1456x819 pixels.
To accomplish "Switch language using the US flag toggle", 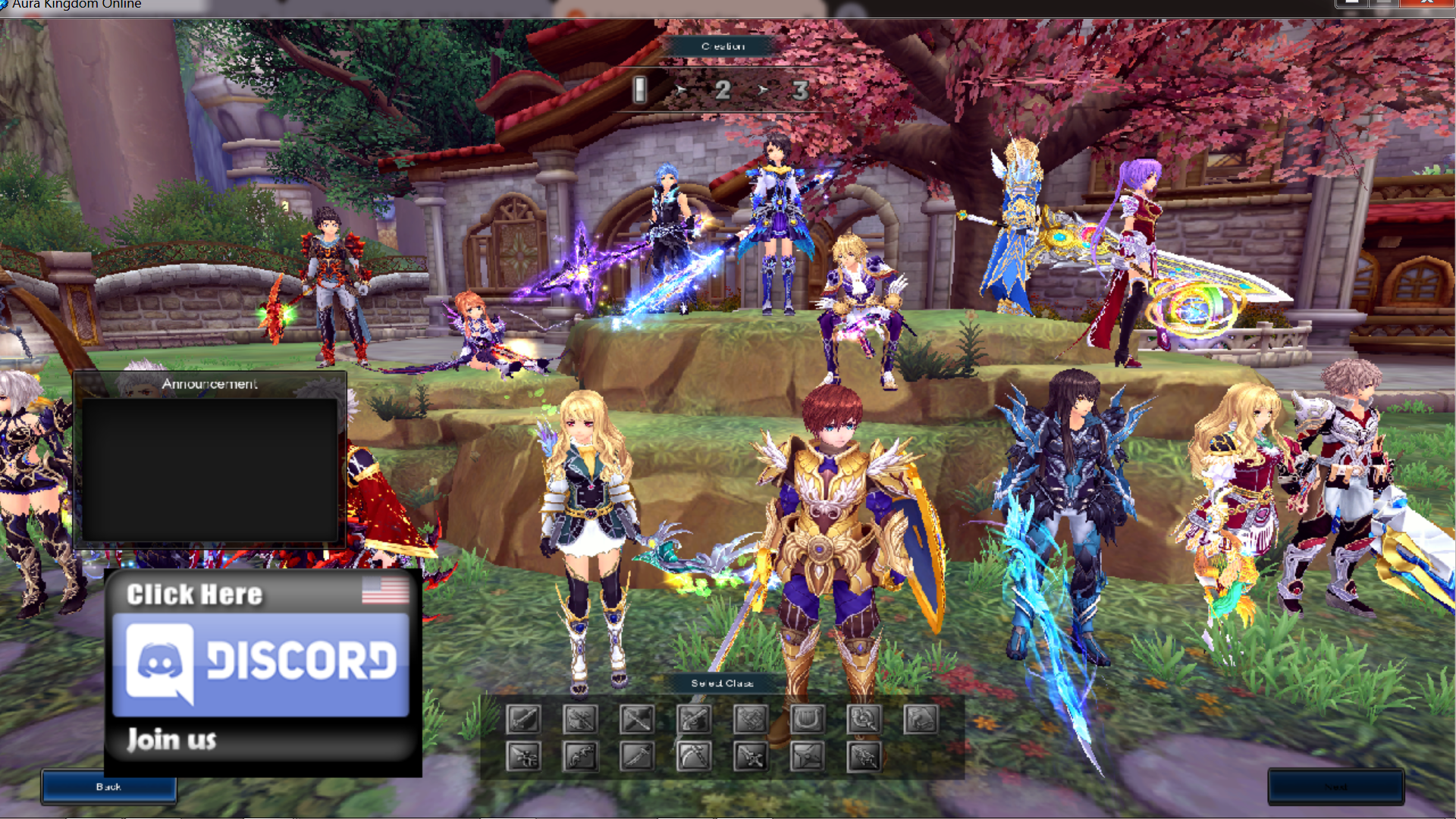I will (387, 590).
